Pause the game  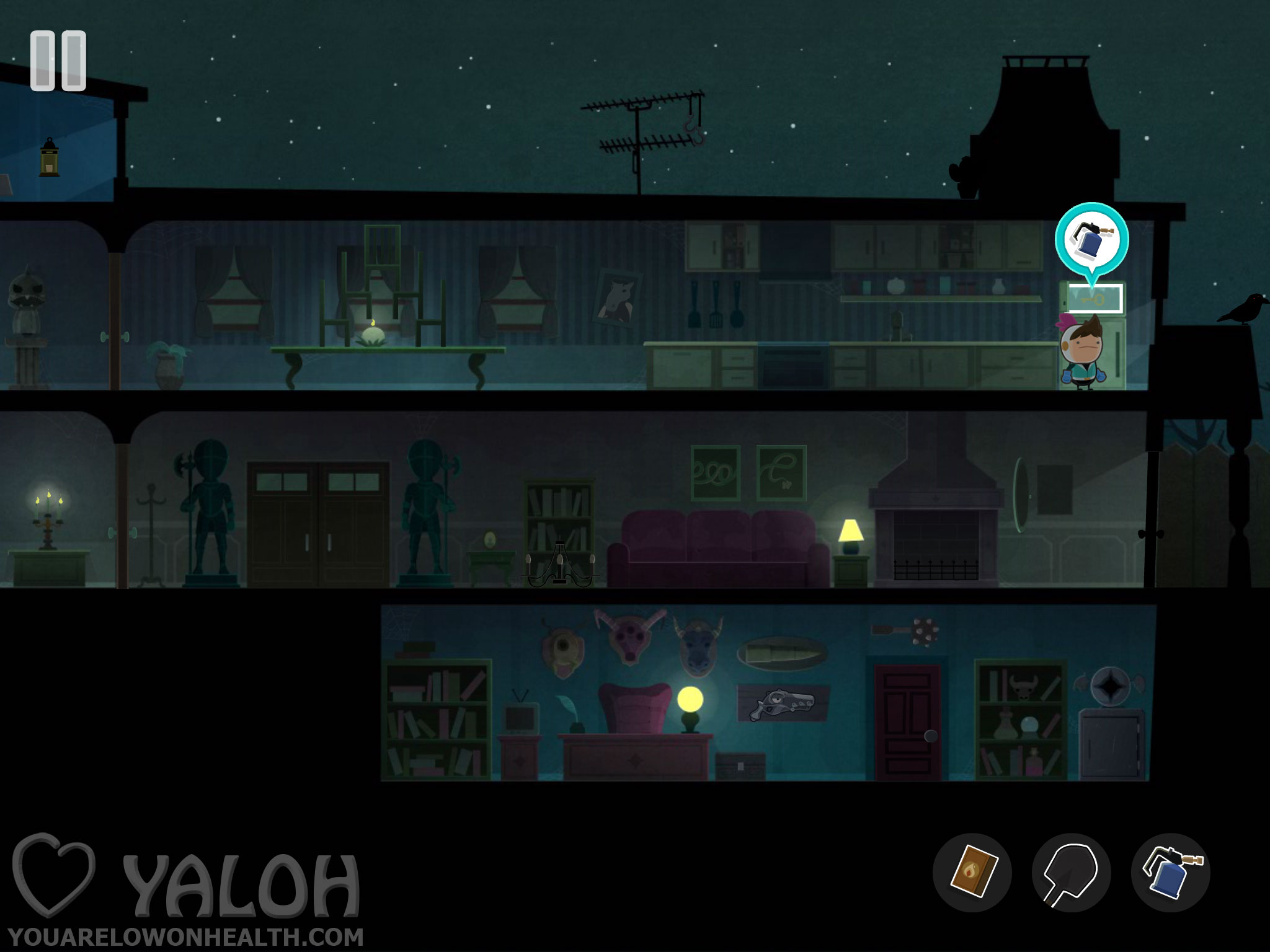click(x=58, y=61)
